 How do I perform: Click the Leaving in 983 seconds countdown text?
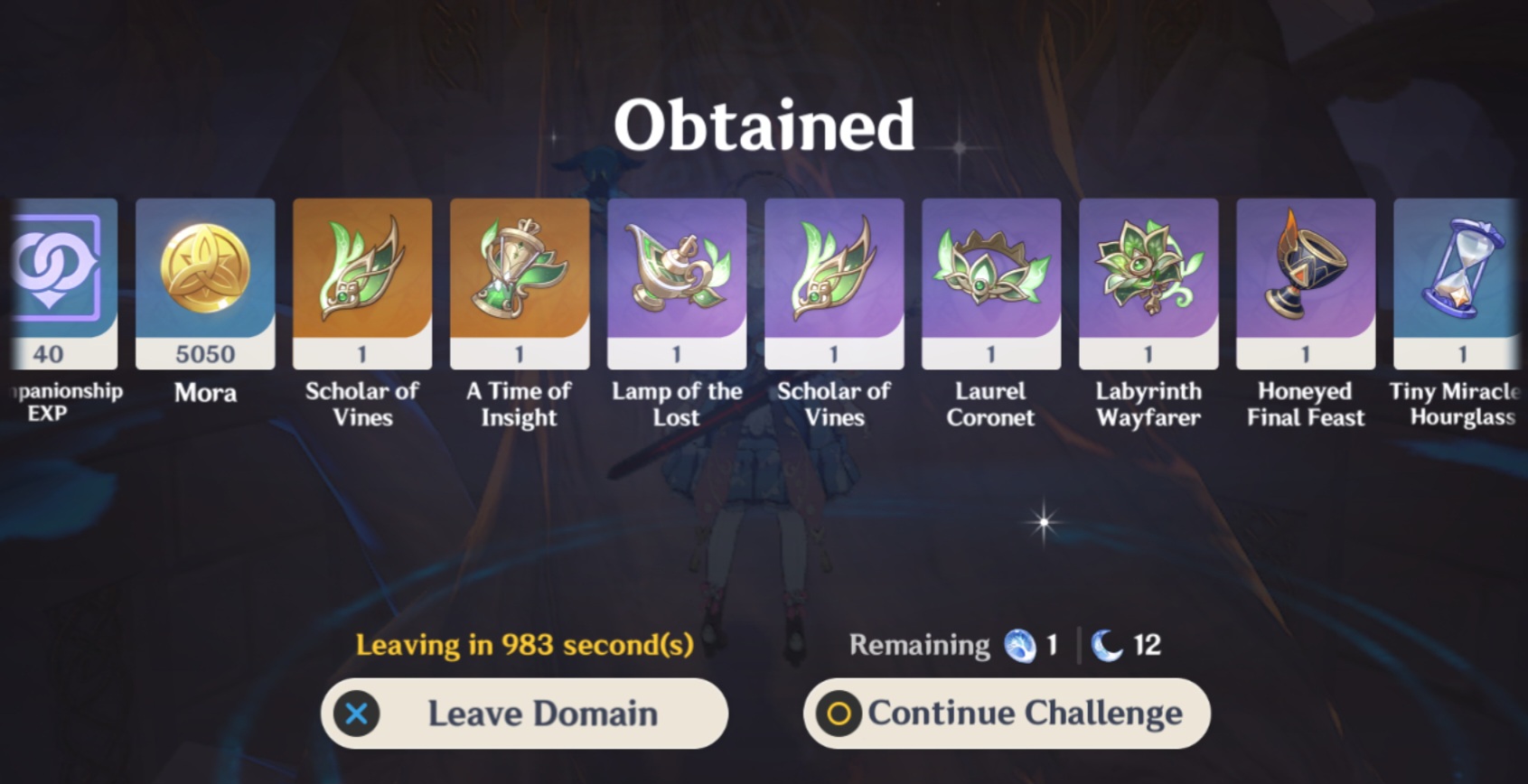[x=524, y=644]
